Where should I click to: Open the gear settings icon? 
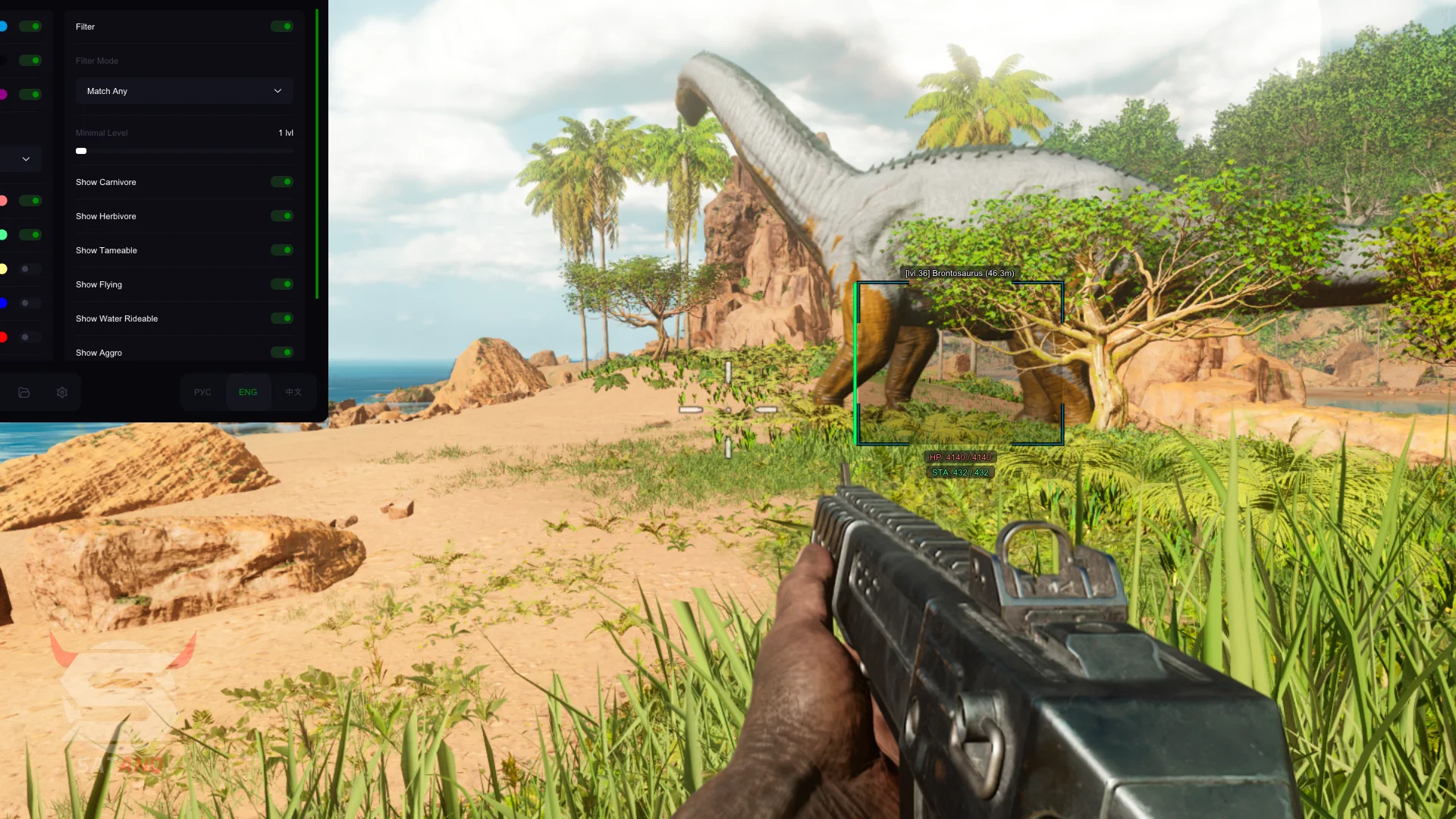pyautogui.click(x=62, y=392)
